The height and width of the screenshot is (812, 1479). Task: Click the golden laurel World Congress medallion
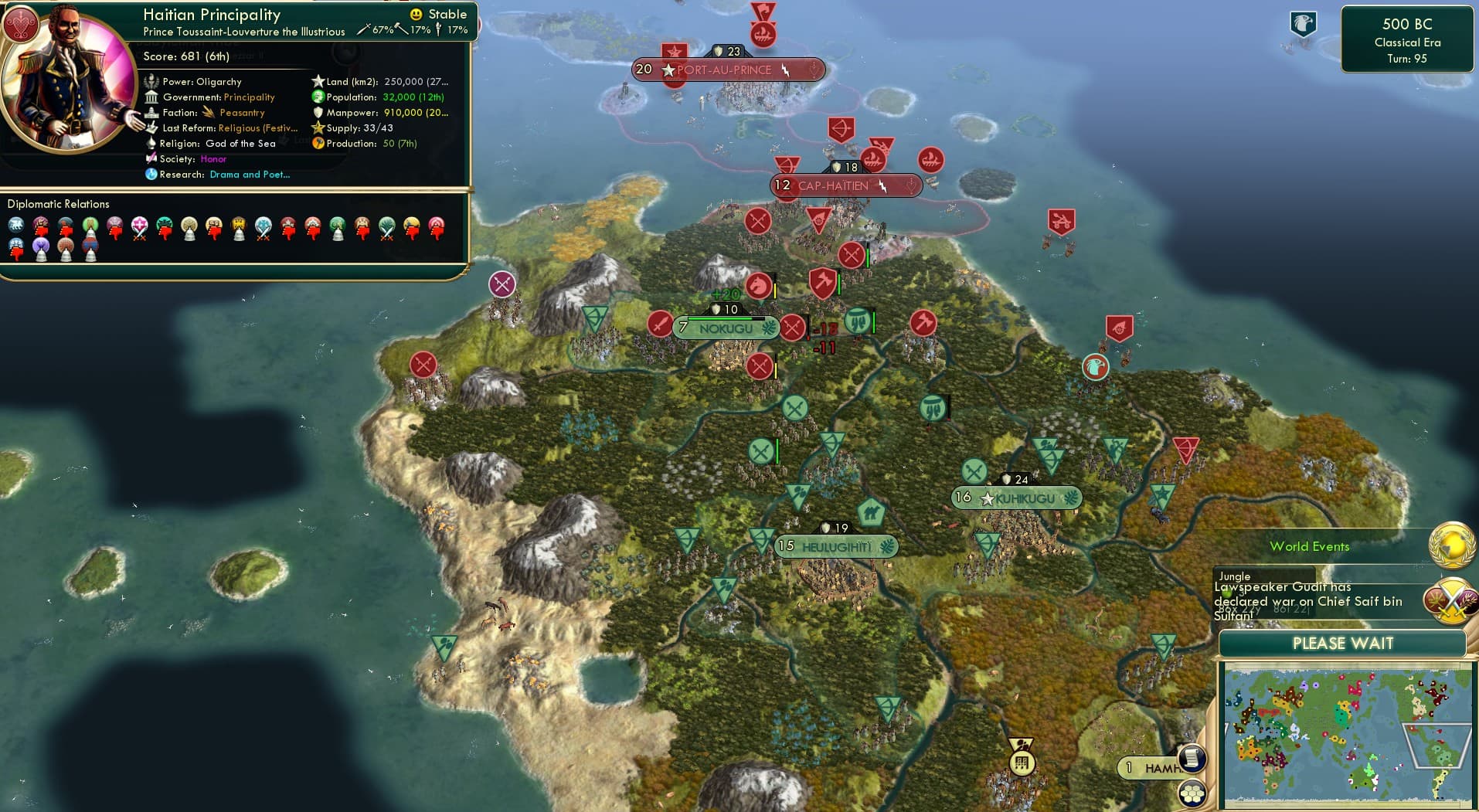1450,545
